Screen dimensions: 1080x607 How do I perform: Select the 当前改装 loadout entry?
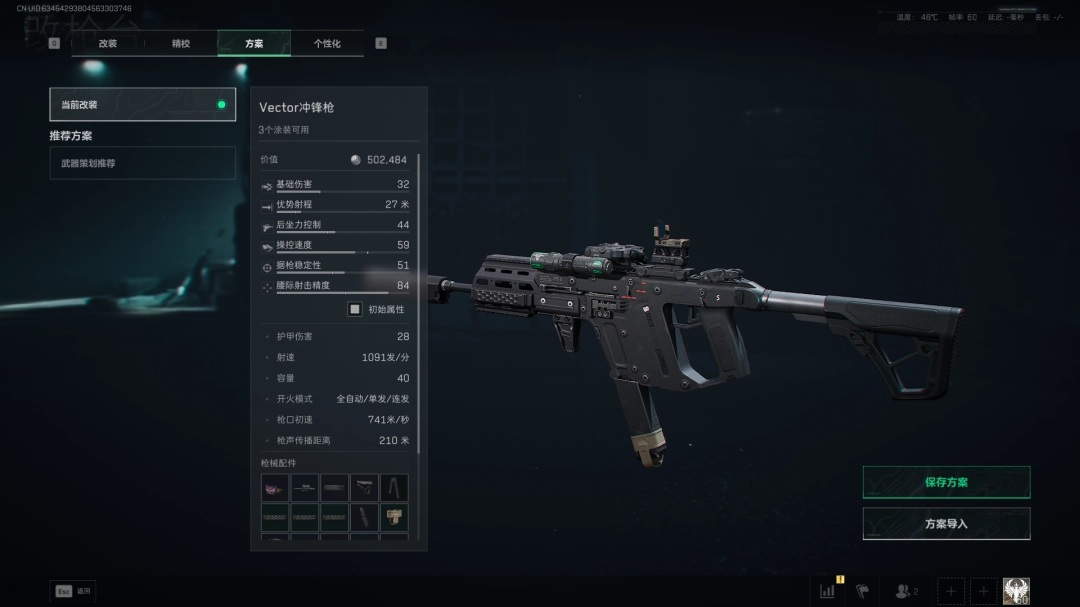tap(142, 104)
